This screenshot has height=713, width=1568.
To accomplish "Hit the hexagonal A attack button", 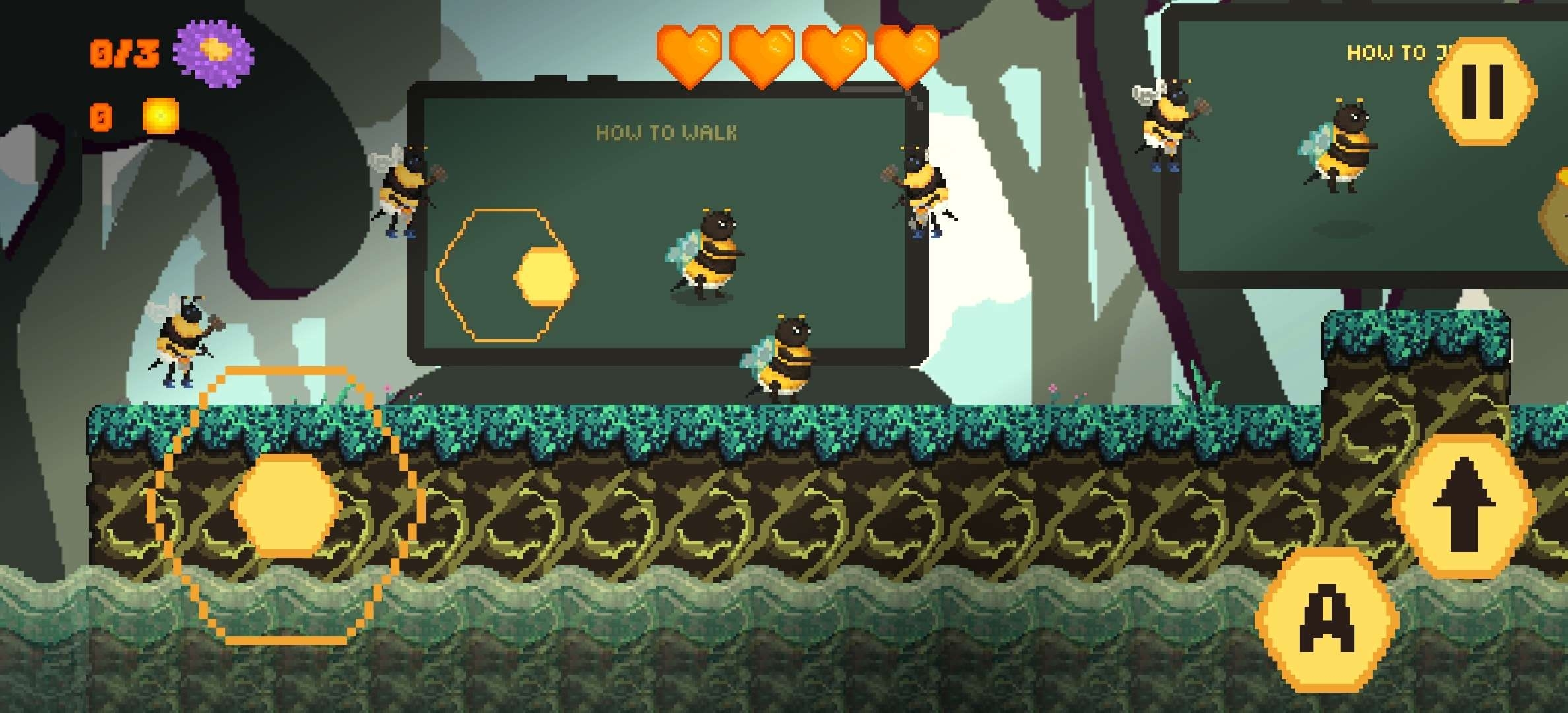I will tap(1326, 620).
